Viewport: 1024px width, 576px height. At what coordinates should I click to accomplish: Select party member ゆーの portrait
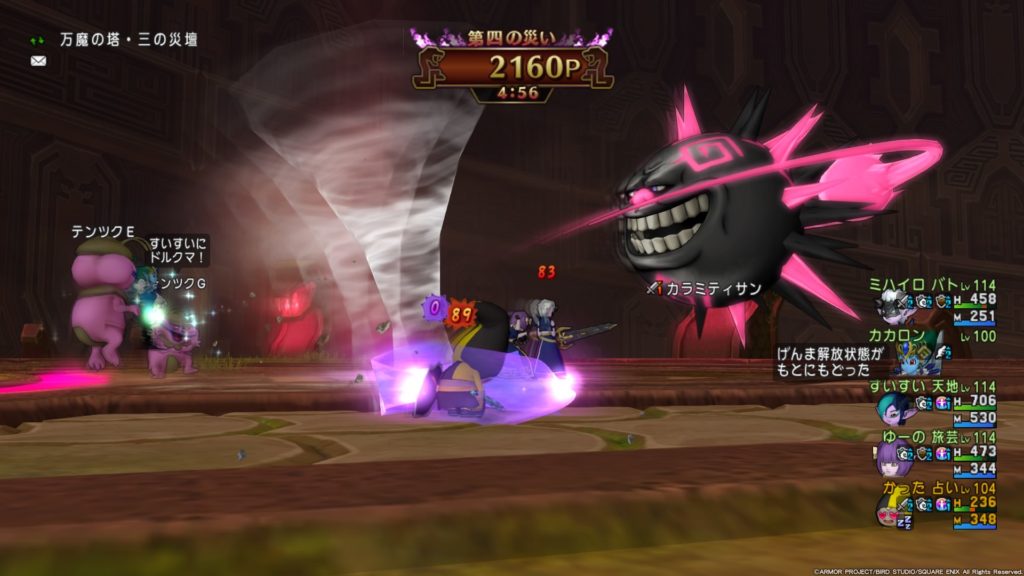click(x=891, y=459)
